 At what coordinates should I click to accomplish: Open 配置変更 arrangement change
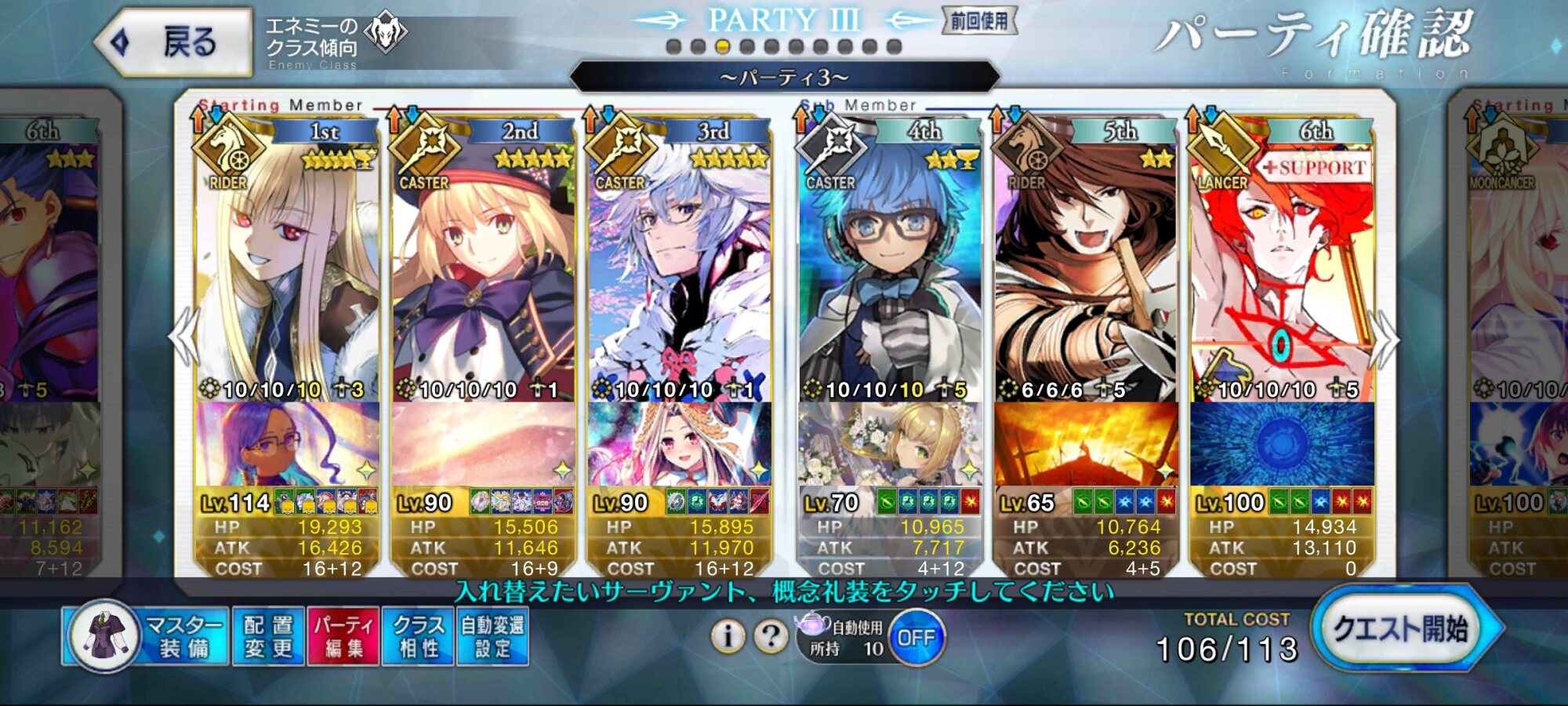[x=268, y=636]
